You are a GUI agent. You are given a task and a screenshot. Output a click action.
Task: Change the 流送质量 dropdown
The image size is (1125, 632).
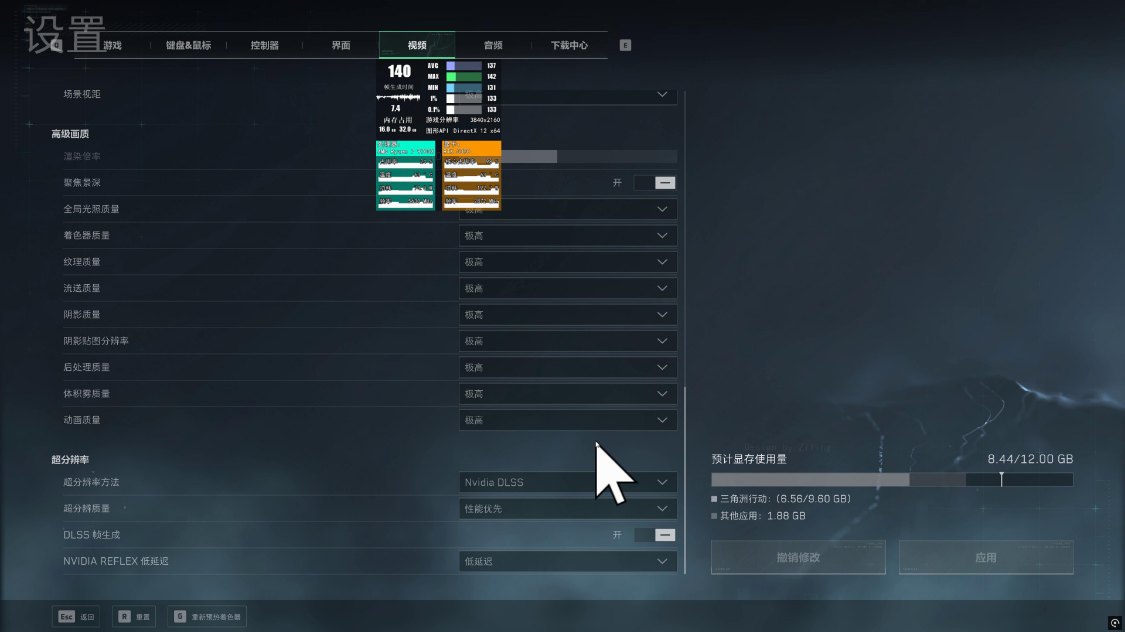pyautogui.click(x=567, y=288)
